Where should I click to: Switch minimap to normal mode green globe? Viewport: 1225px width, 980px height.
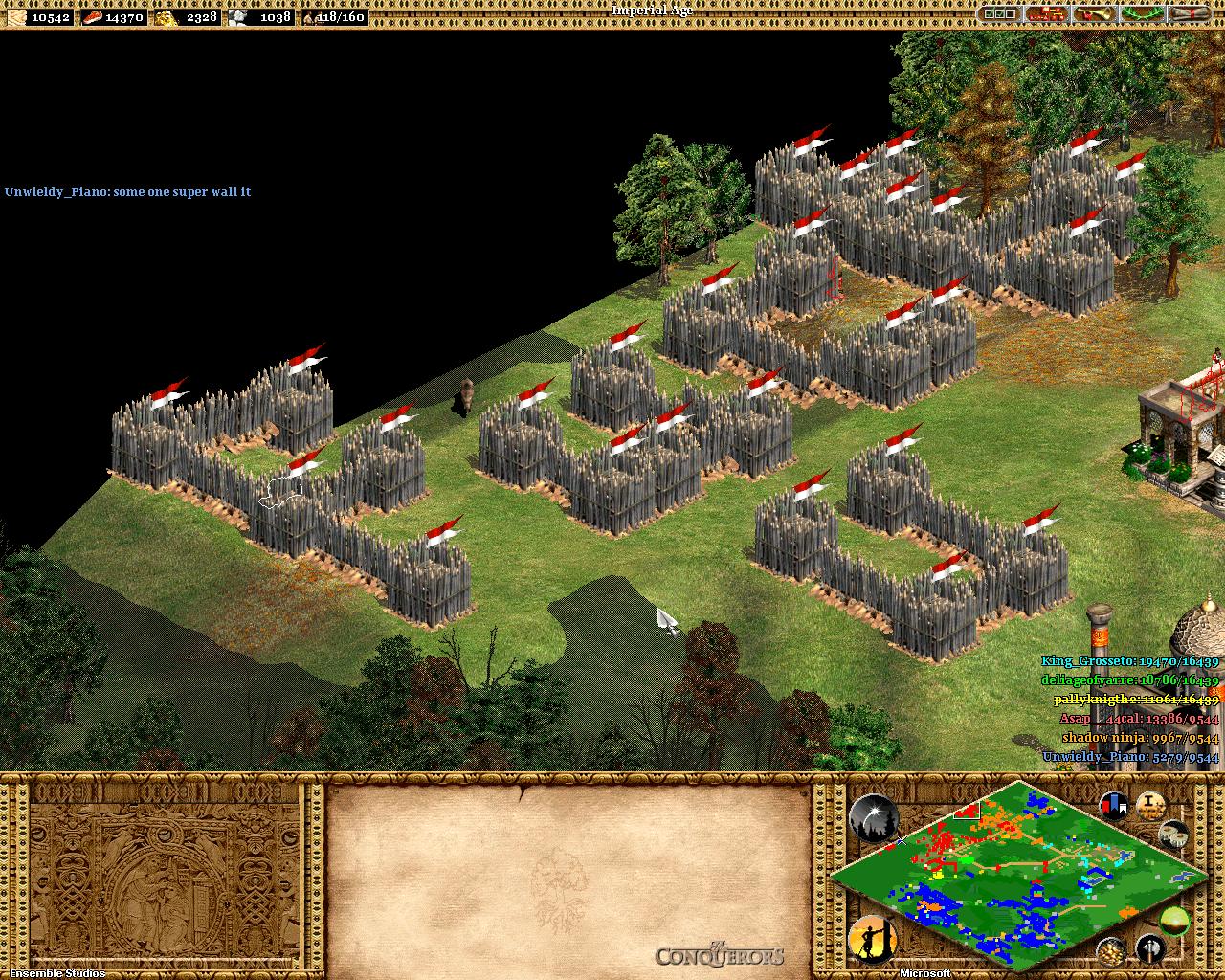pyautogui.click(x=1174, y=921)
